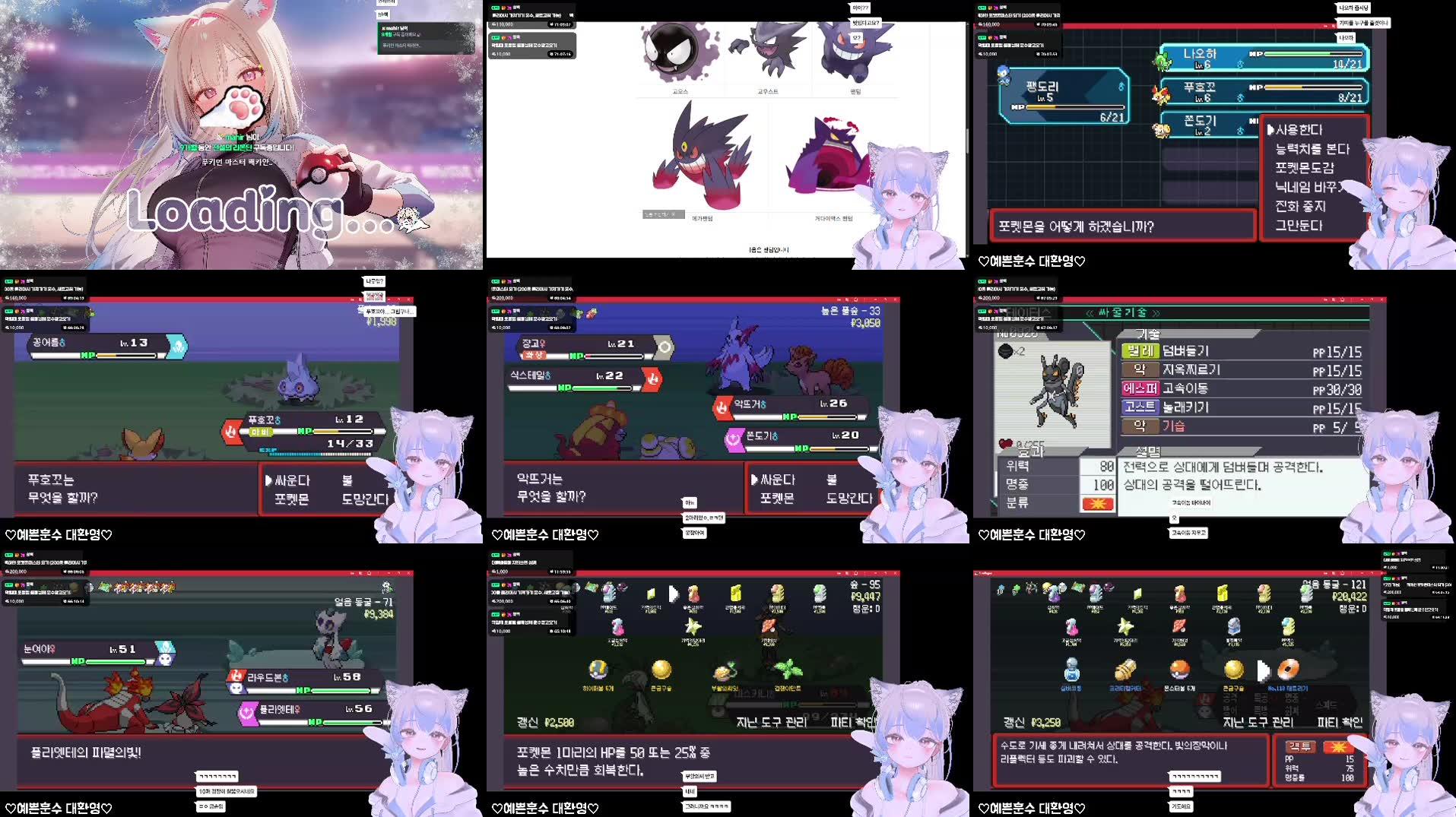Click the gold nugget (금구슬) item icon
The image size is (1456, 817).
(661, 670)
